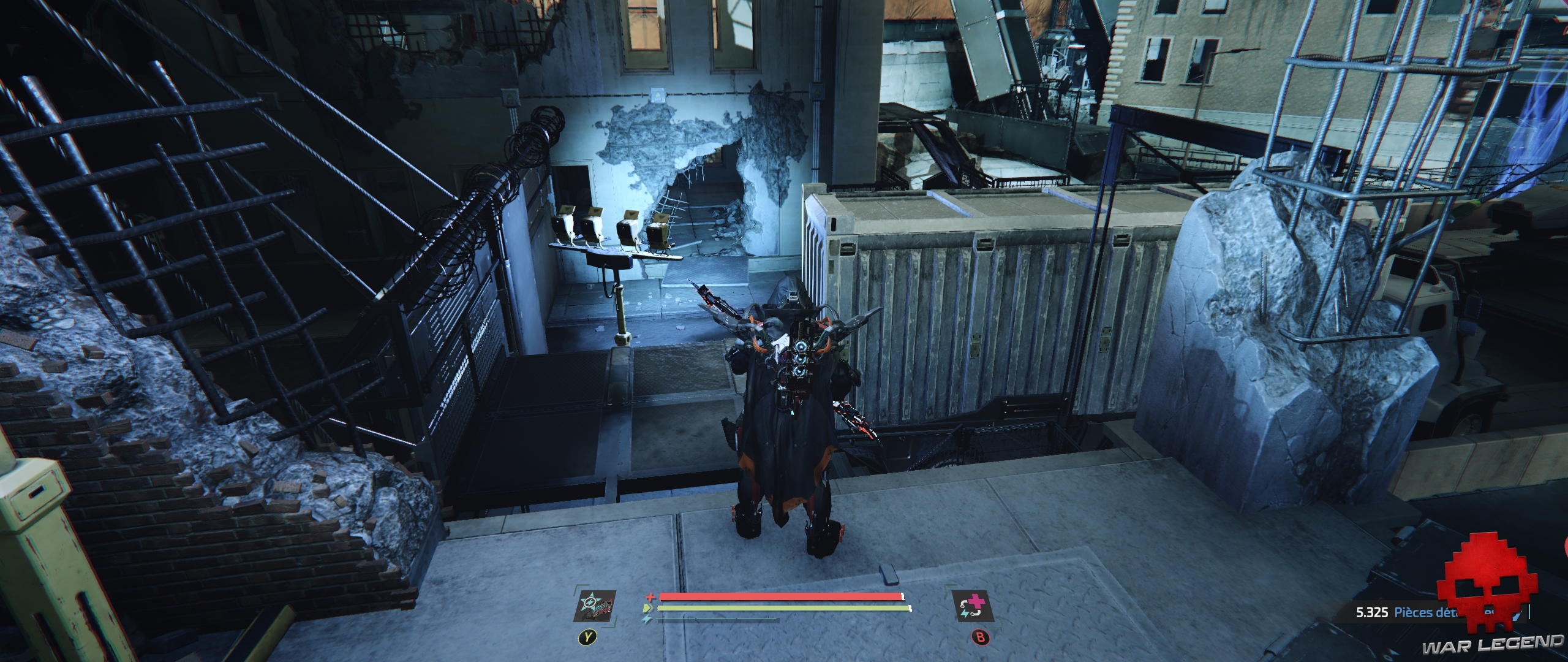
Task: Click the blue energy lightning bolt icon
Action: click(646, 619)
